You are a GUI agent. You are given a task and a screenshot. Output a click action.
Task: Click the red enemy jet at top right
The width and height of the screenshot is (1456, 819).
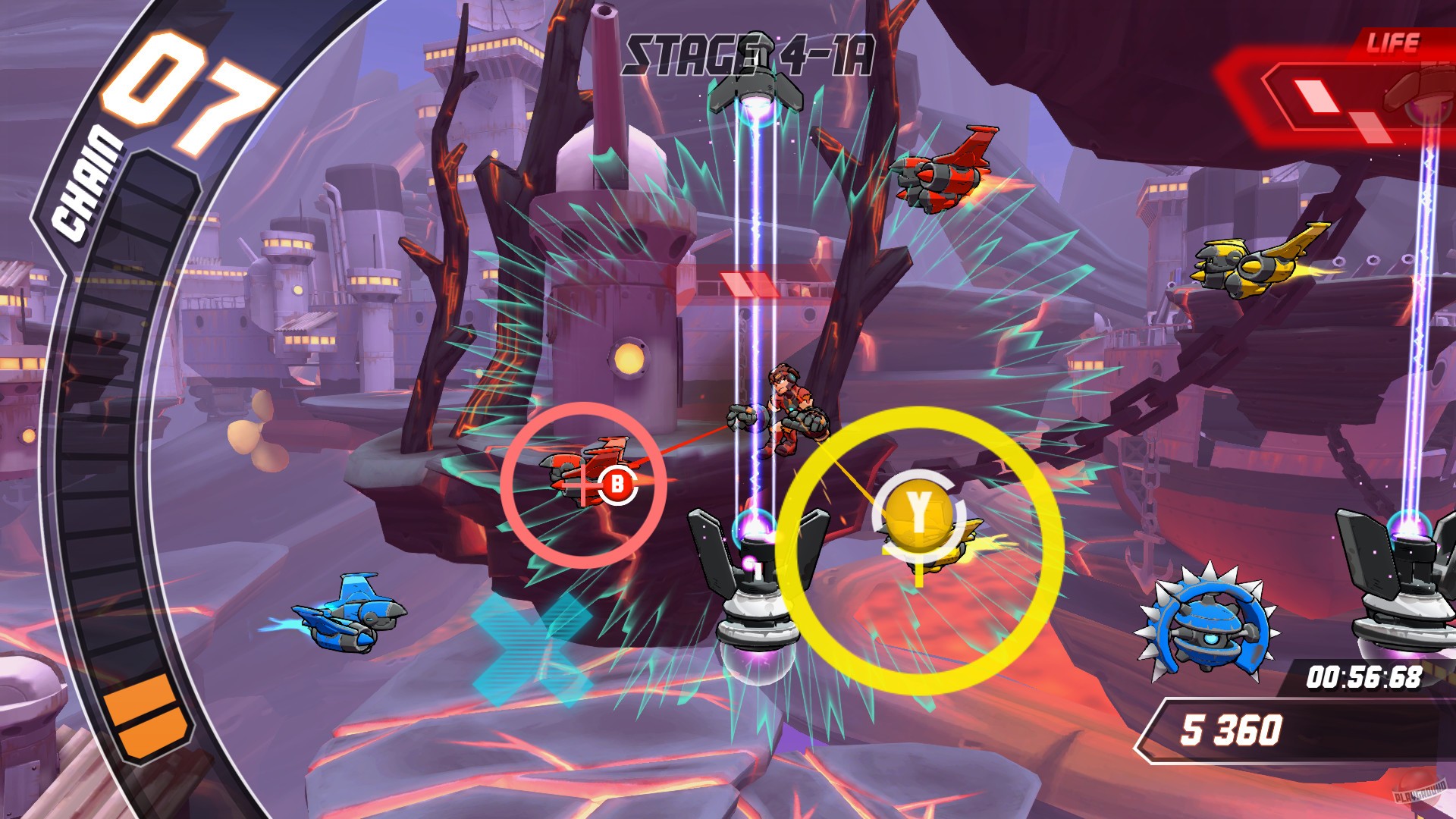pos(940,174)
